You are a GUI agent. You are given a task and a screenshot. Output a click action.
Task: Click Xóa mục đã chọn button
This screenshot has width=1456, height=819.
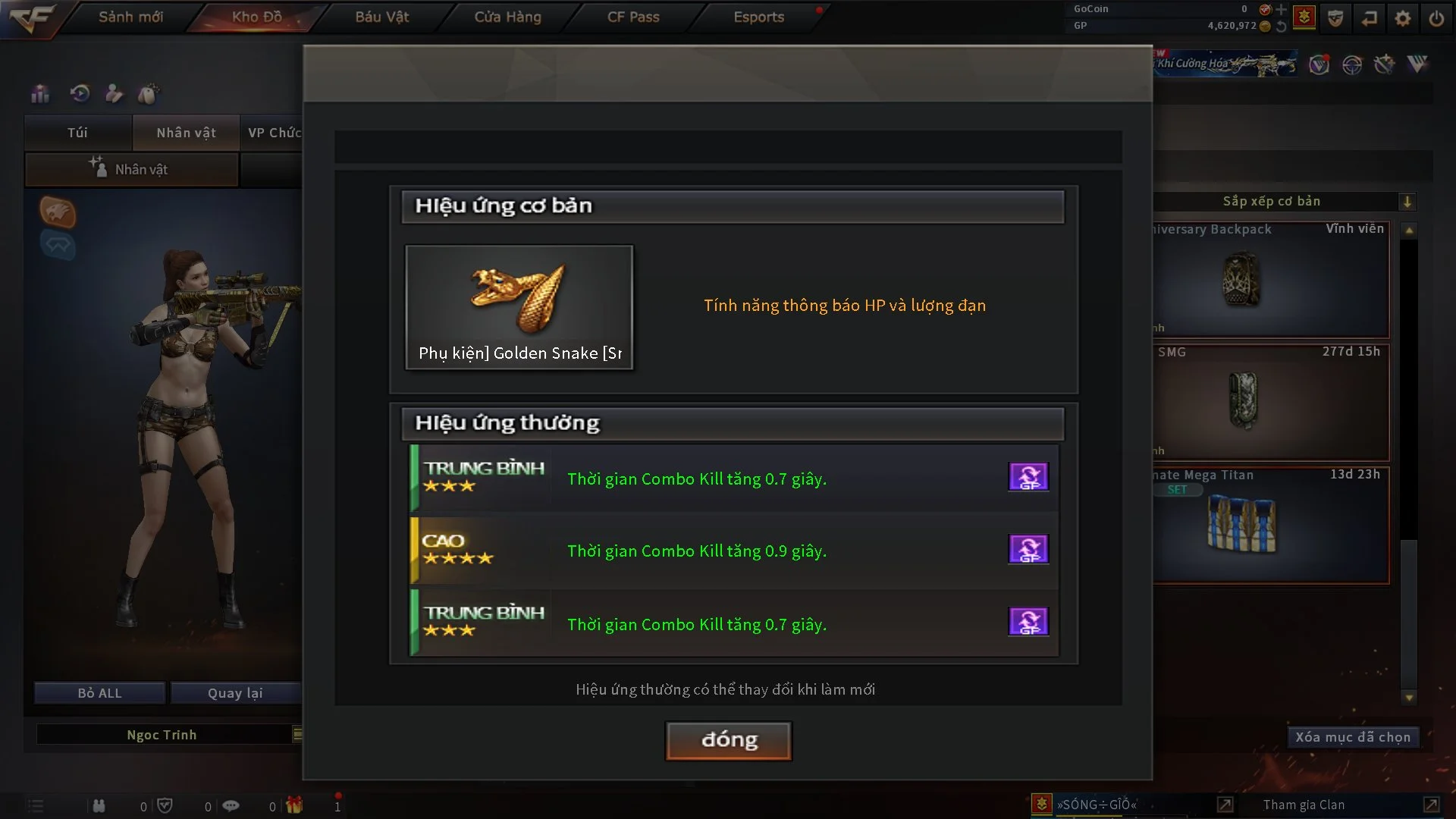click(1352, 737)
